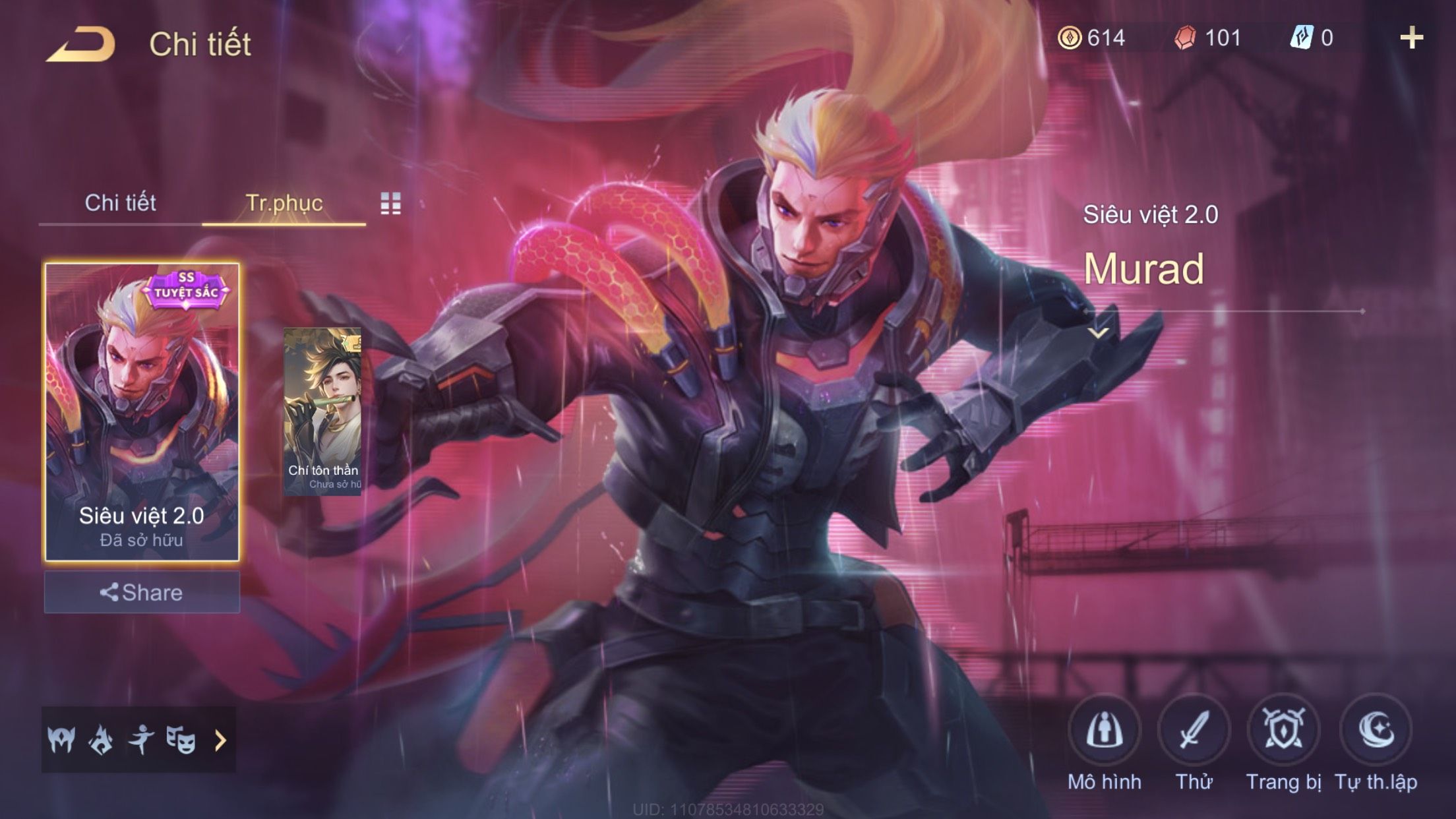Show skins in grid view
Screen dimensions: 1456x819
click(x=390, y=204)
